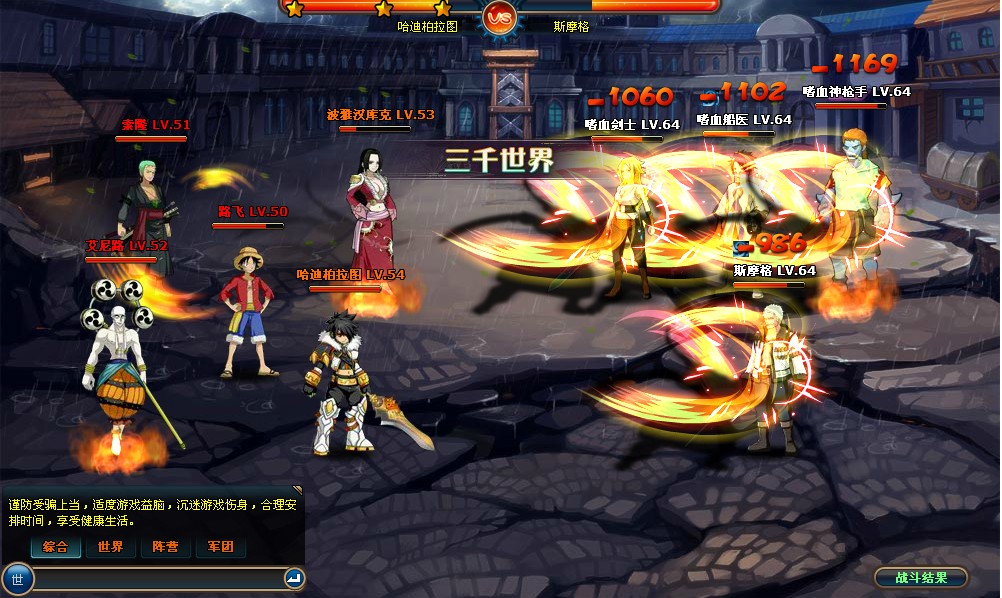This screenshot has width=1002, height=598.
Task: Open the 世 chat channel selector
Action: [17, 578]
